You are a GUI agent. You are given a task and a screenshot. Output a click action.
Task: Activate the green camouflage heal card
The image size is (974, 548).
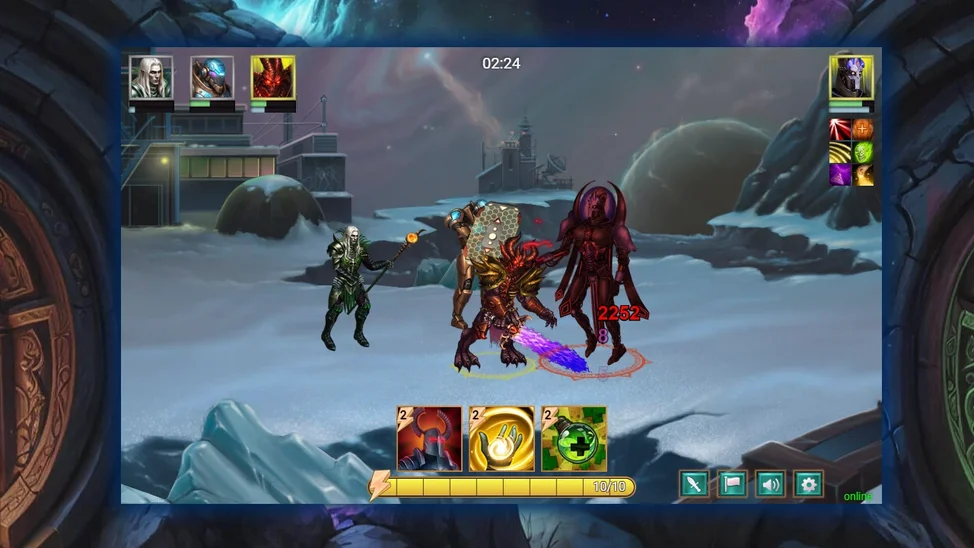point(573,438)
